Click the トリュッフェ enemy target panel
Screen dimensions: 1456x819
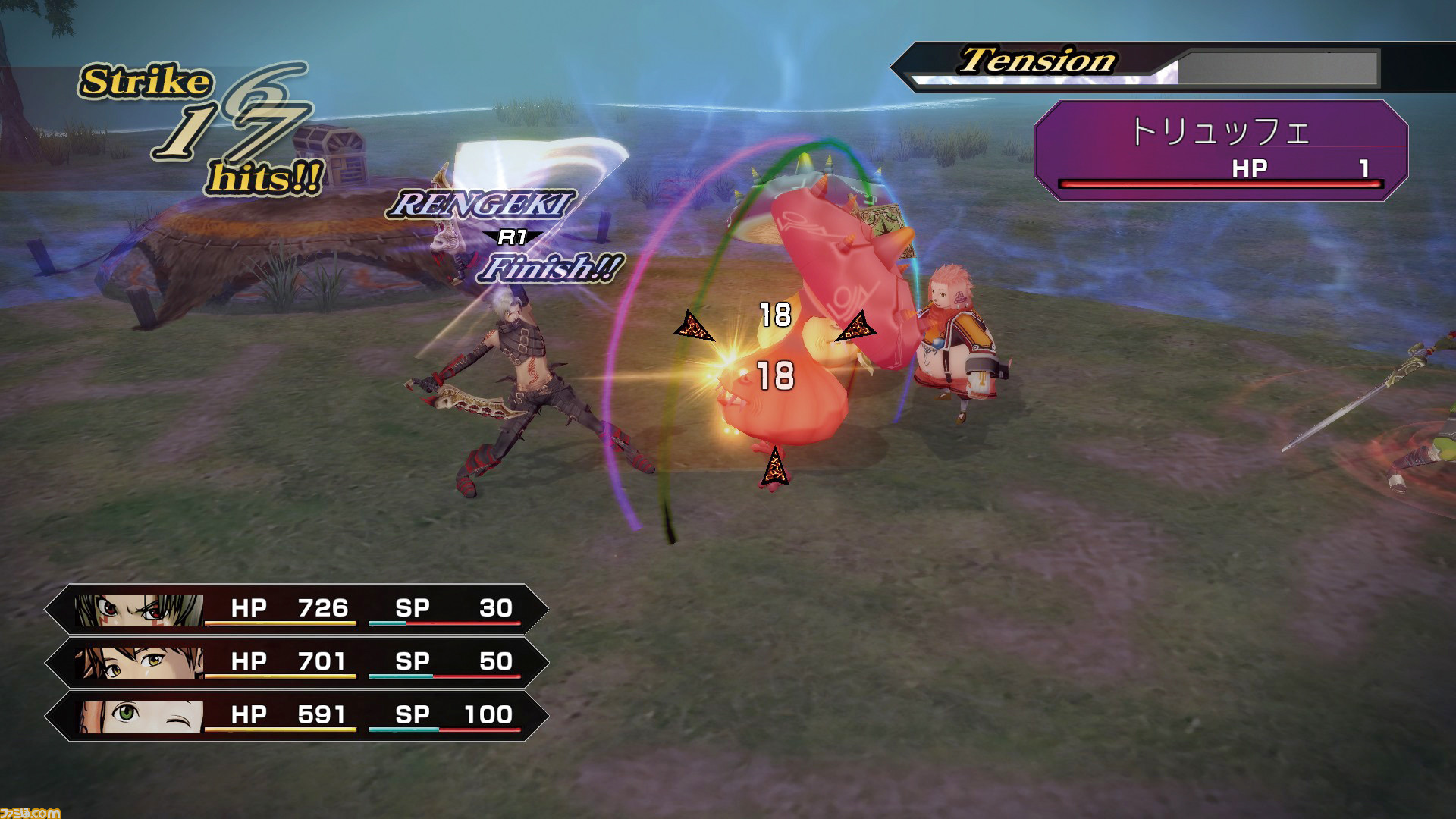(x=1220, y=150)
